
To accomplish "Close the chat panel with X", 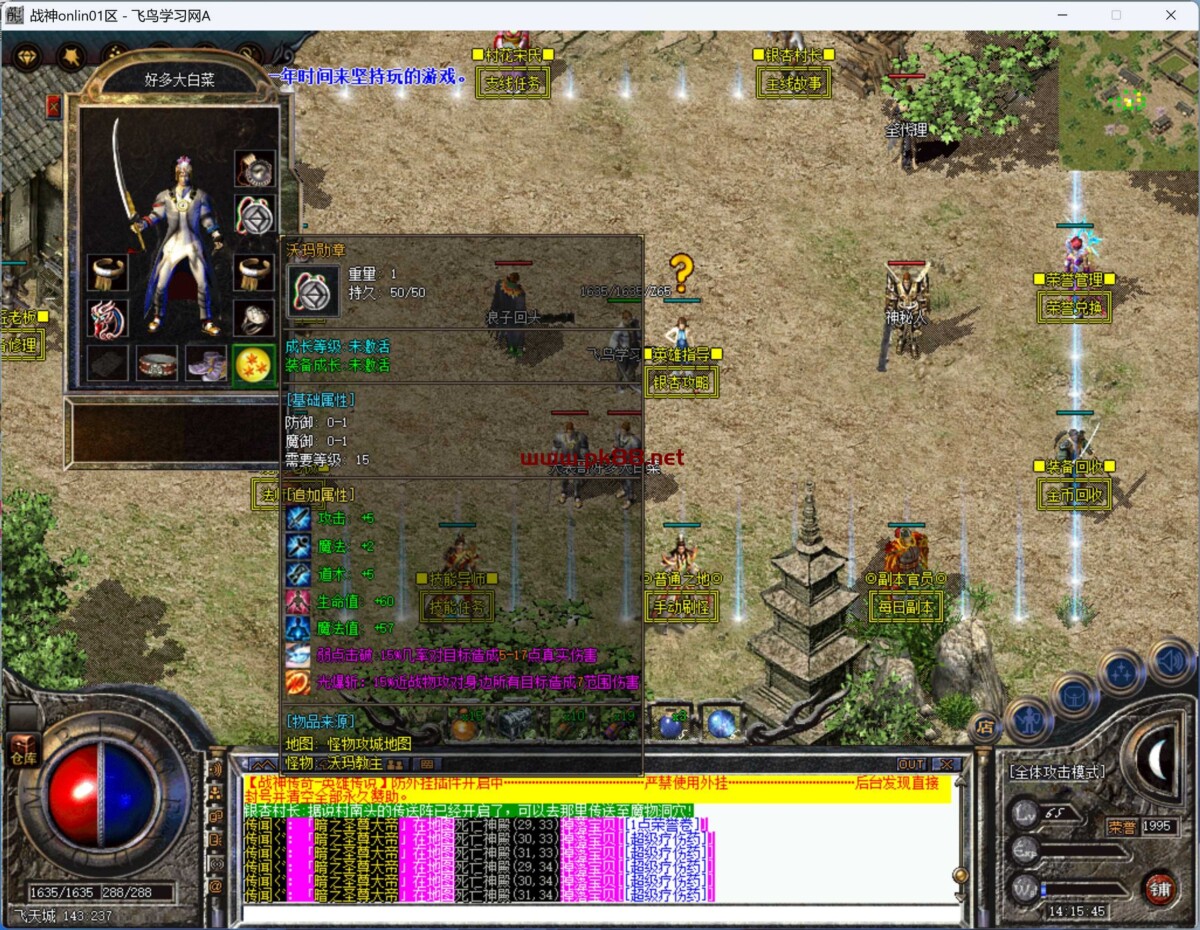I will point(943,764).
